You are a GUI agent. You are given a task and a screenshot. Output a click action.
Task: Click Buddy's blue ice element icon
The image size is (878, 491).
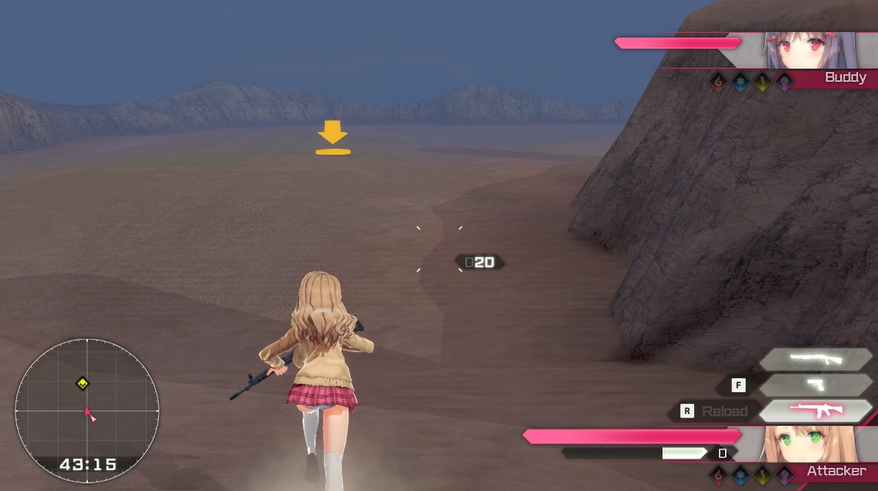tap(741, 83)
